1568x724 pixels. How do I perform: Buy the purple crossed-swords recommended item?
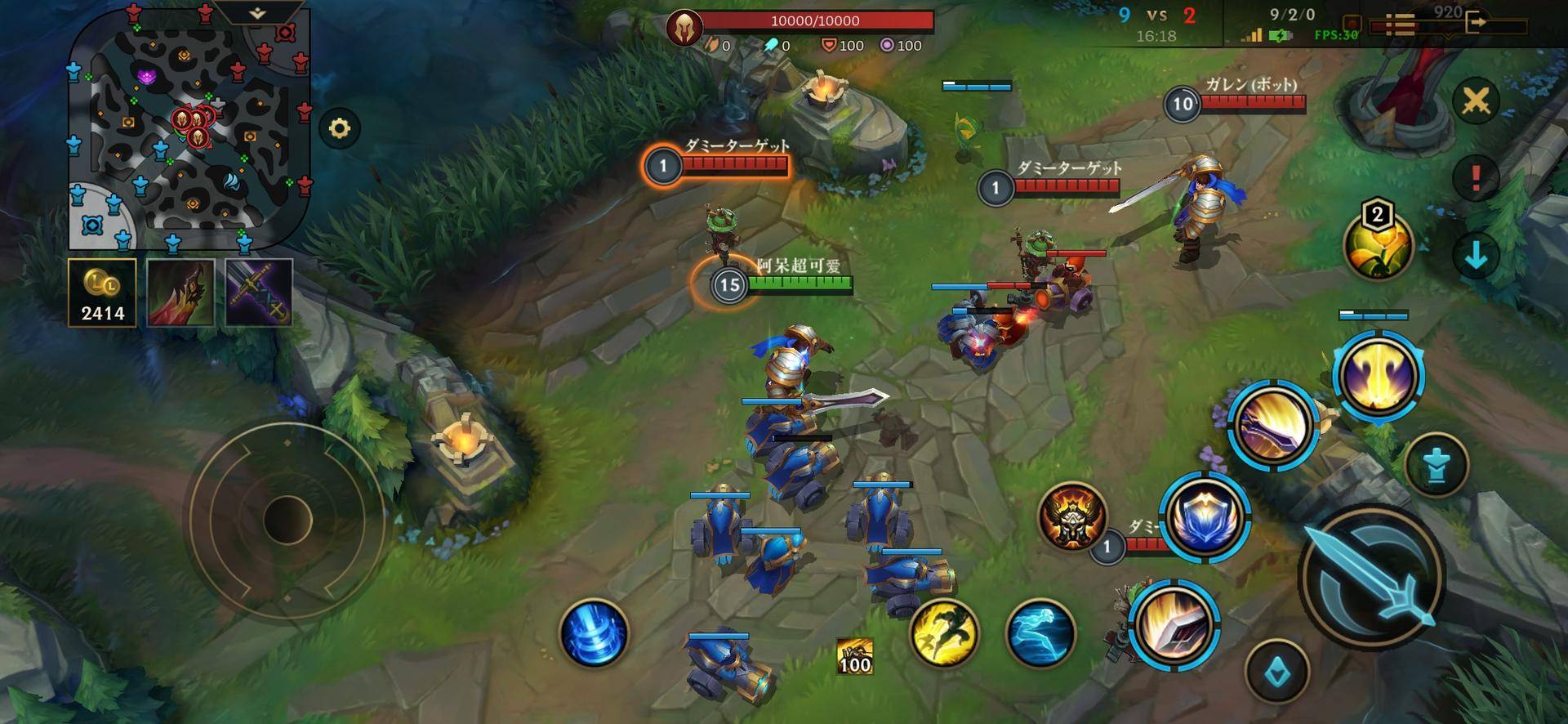click(x=259, y=293)
